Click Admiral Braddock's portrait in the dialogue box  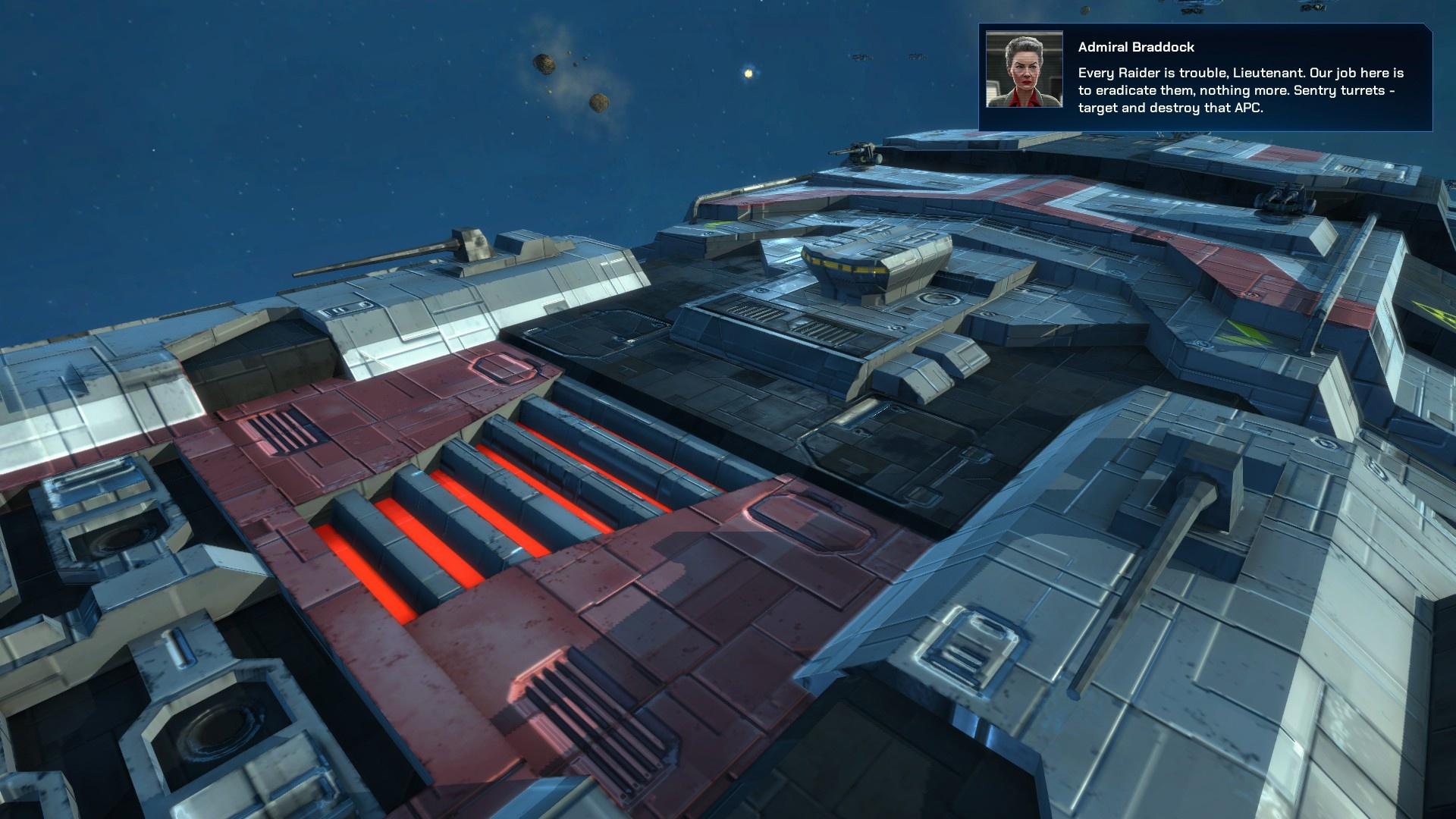(x=1024, y=70)
